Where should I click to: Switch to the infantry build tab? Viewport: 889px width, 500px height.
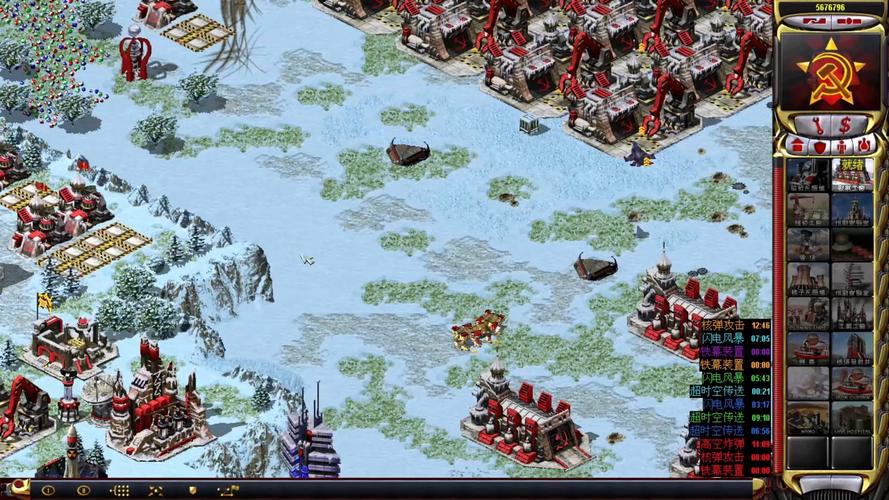[x=842, y=145]
